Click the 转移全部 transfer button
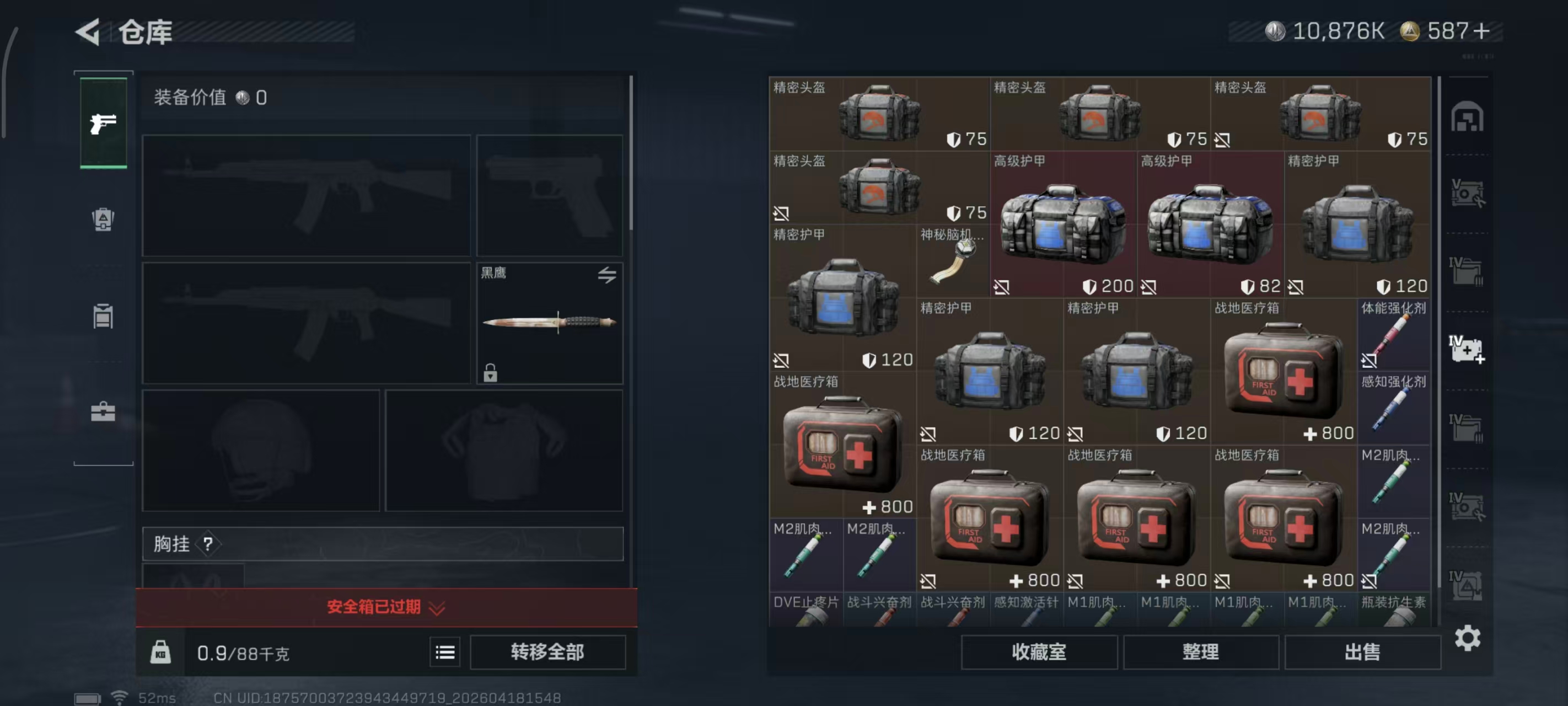Viewport: 1568px width, 706px height. click(x=547, y=652)
